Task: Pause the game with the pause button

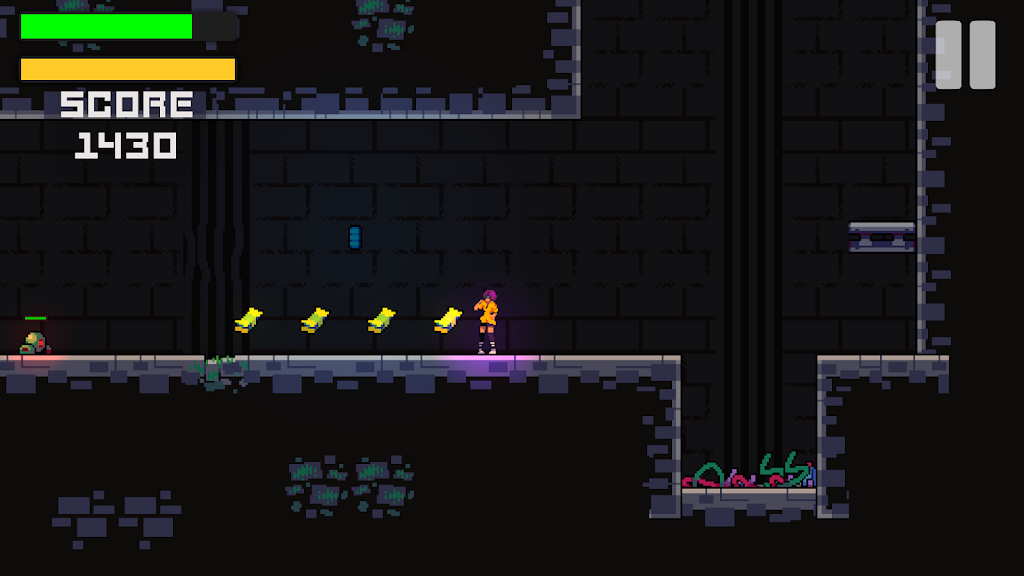Action: pyautogui.click(x=965, y=55)
